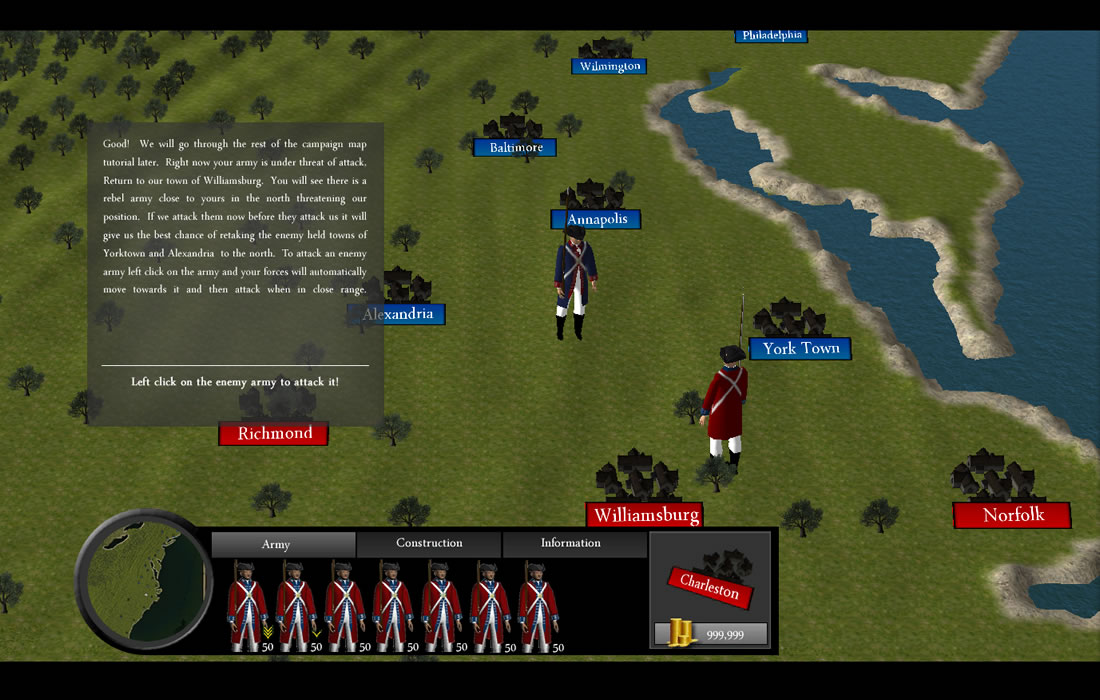Select the Baltimore town label
1100x700 pixels.
515,148
